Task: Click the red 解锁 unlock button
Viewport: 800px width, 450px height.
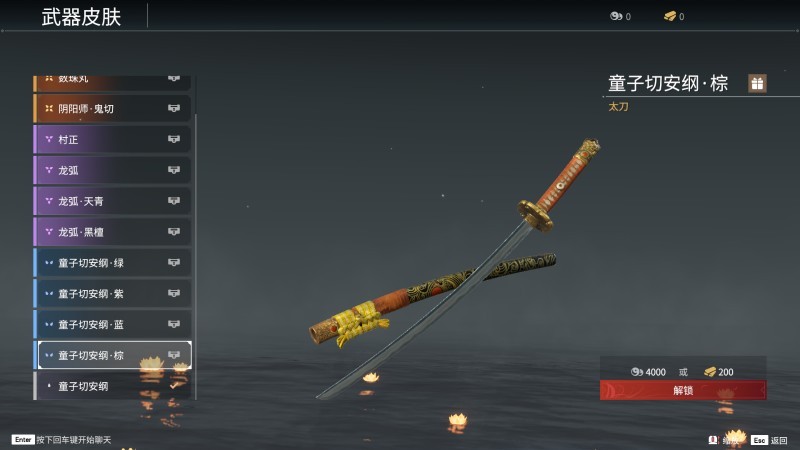Action: [x=683, y=390]
